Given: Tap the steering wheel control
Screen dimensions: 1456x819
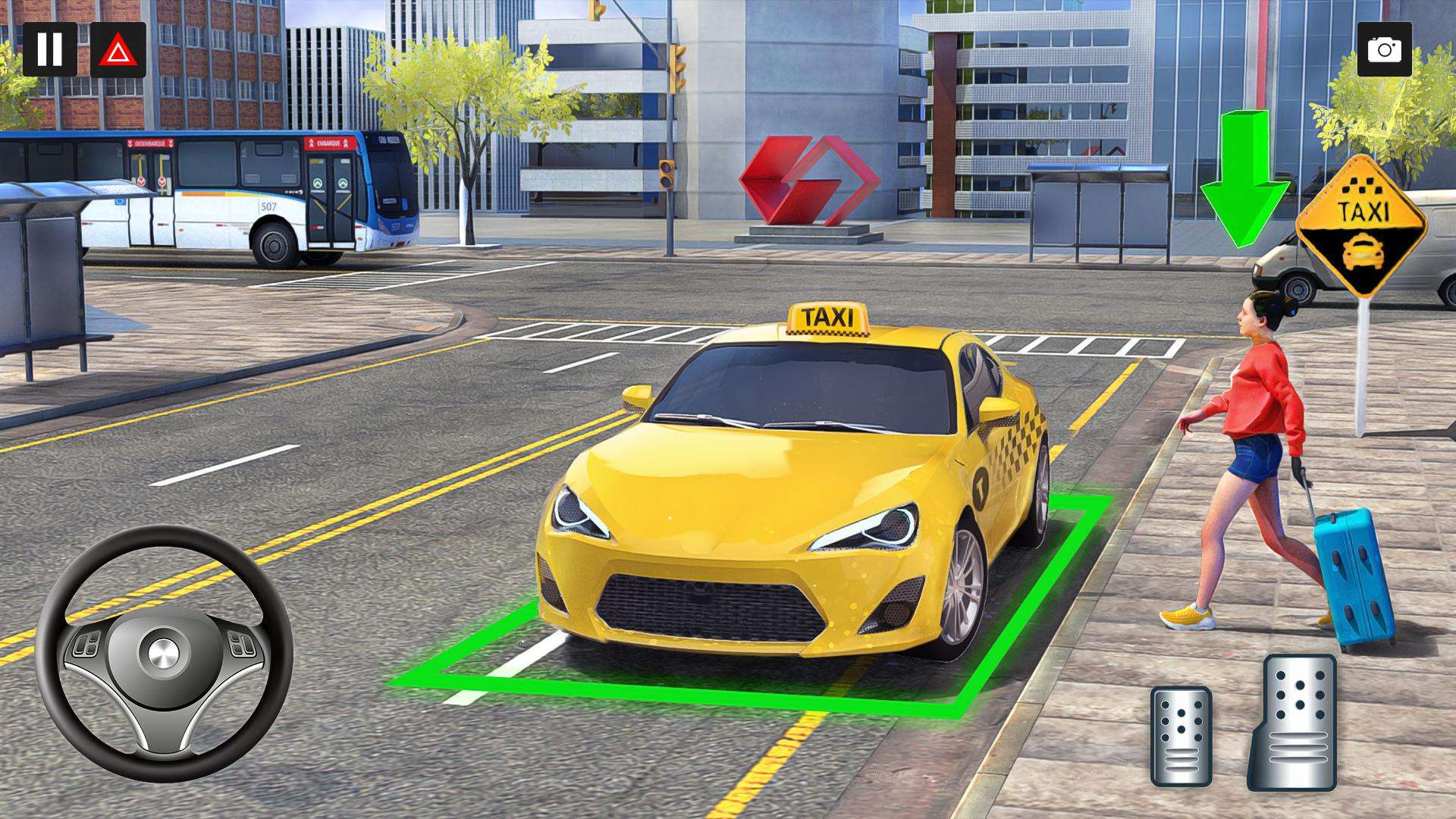Looking at the screenshot, I should pos(164,652).
